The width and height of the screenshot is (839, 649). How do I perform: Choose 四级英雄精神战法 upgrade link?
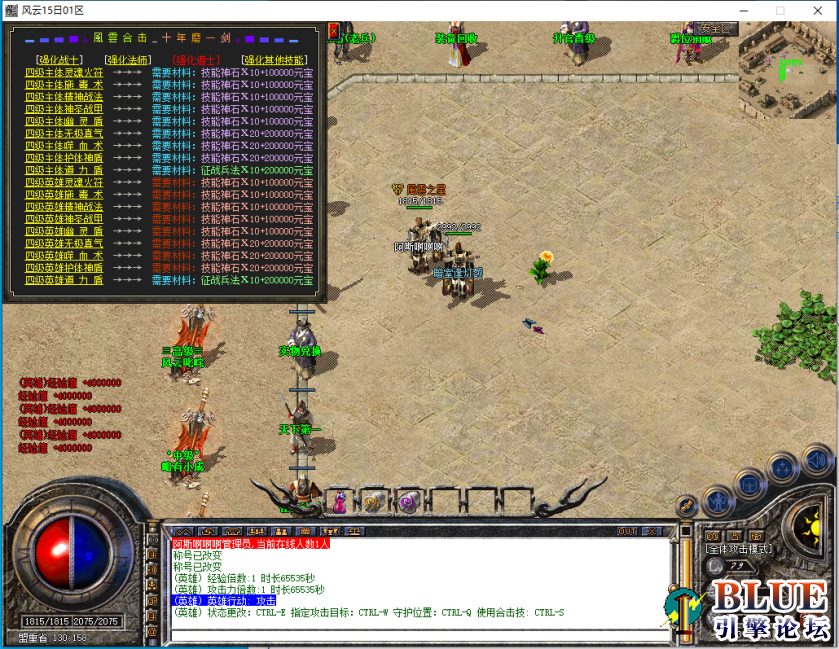(64, 207)
